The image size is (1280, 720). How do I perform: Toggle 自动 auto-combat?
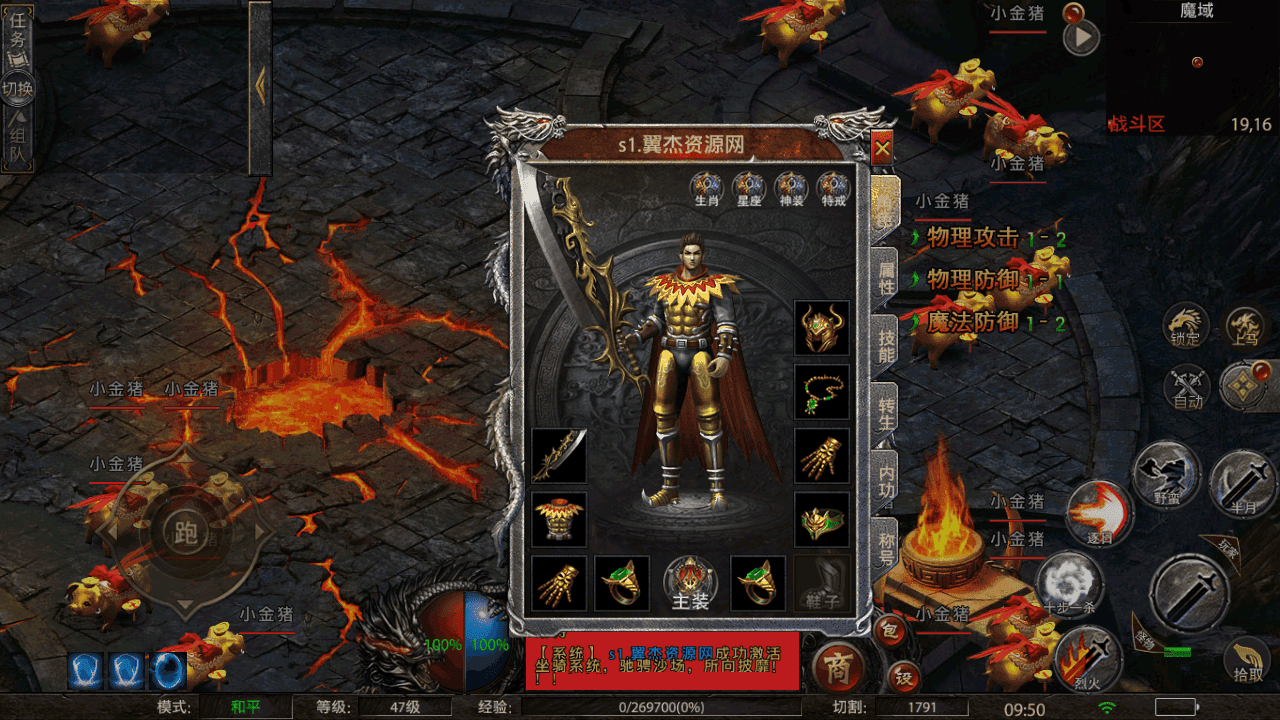(1187, 388)
